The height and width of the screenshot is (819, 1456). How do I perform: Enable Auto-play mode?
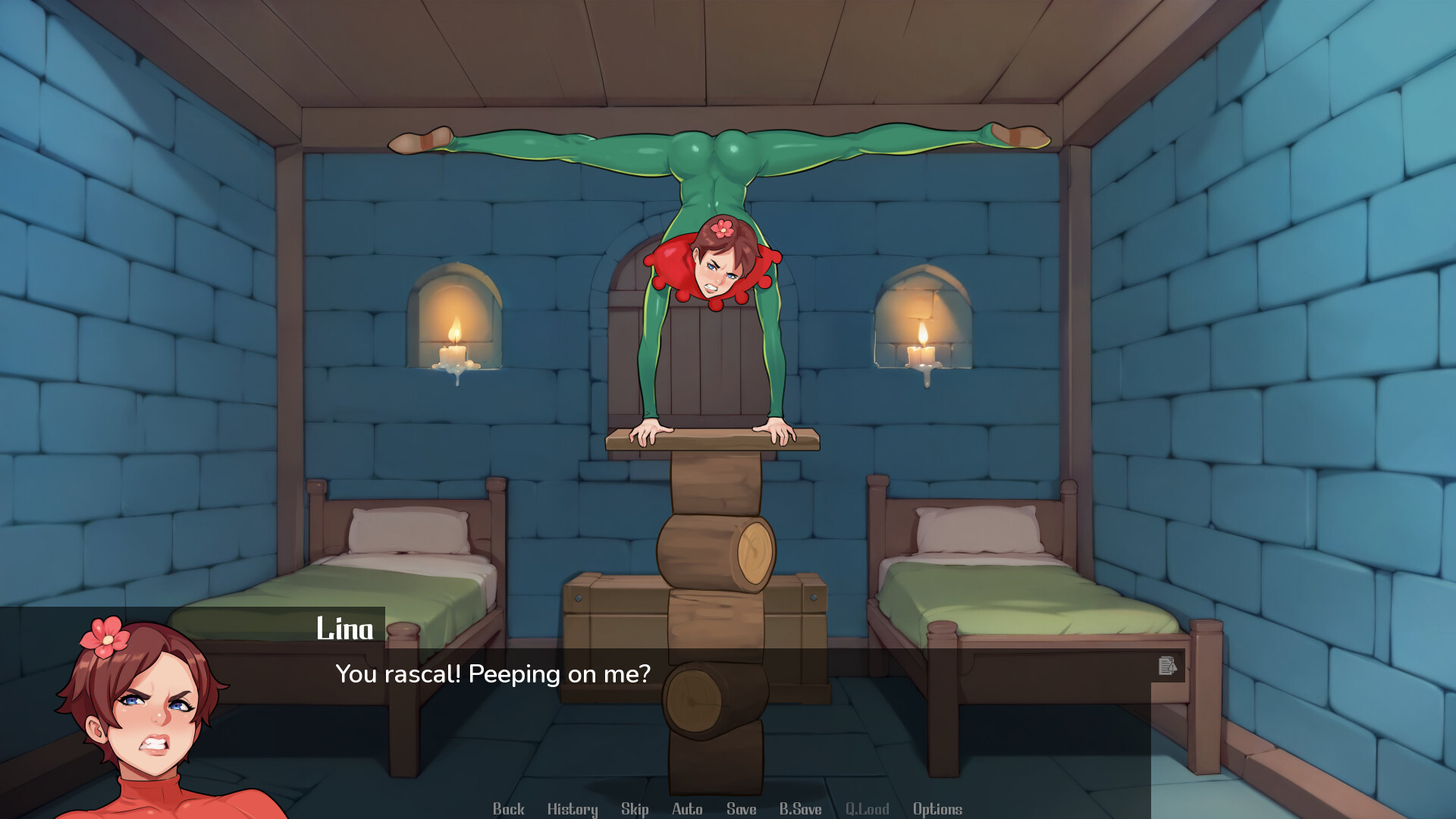[x=686, y=808]
